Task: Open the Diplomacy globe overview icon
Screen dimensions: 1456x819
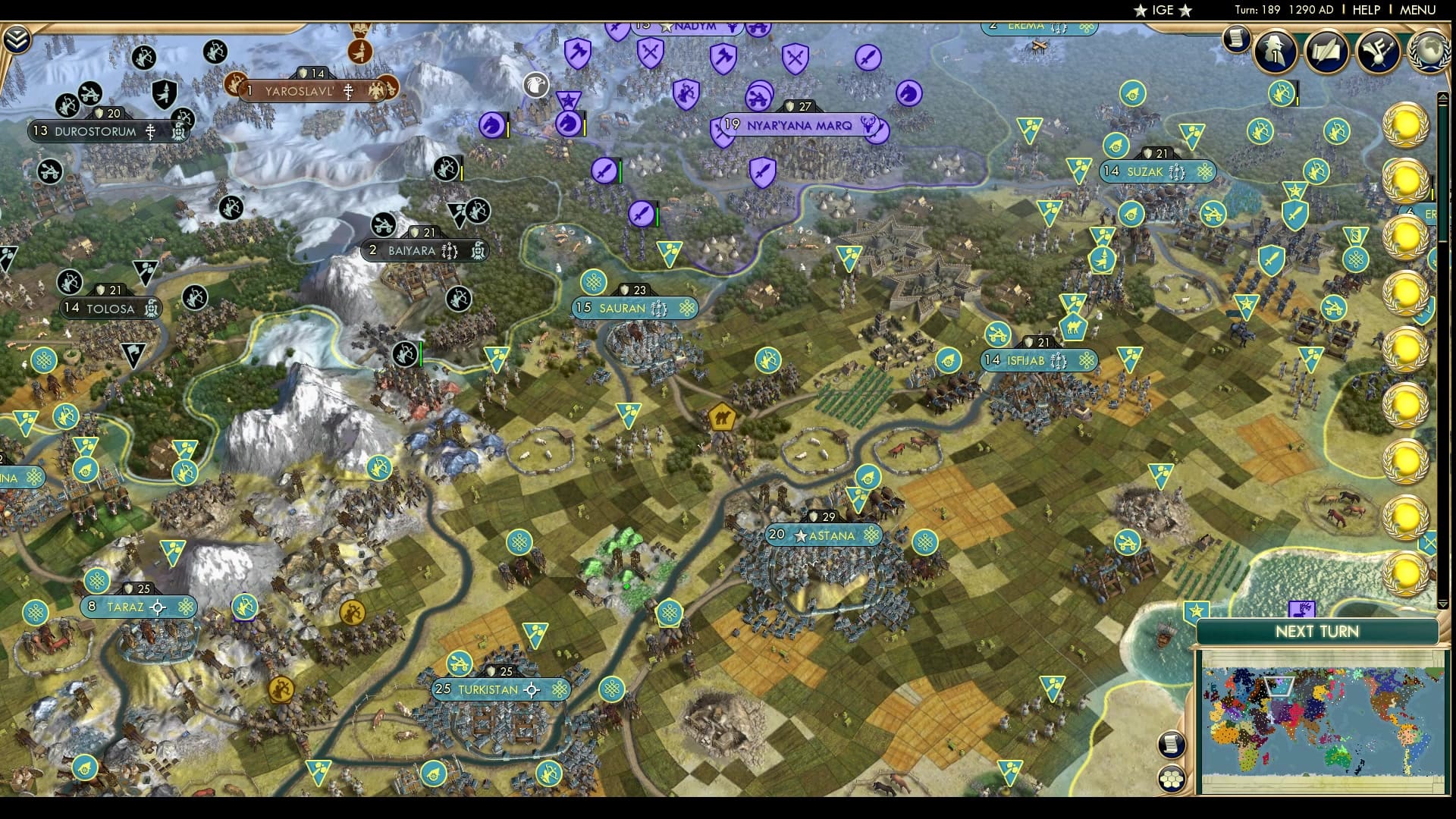Action: pos(1426,53)
